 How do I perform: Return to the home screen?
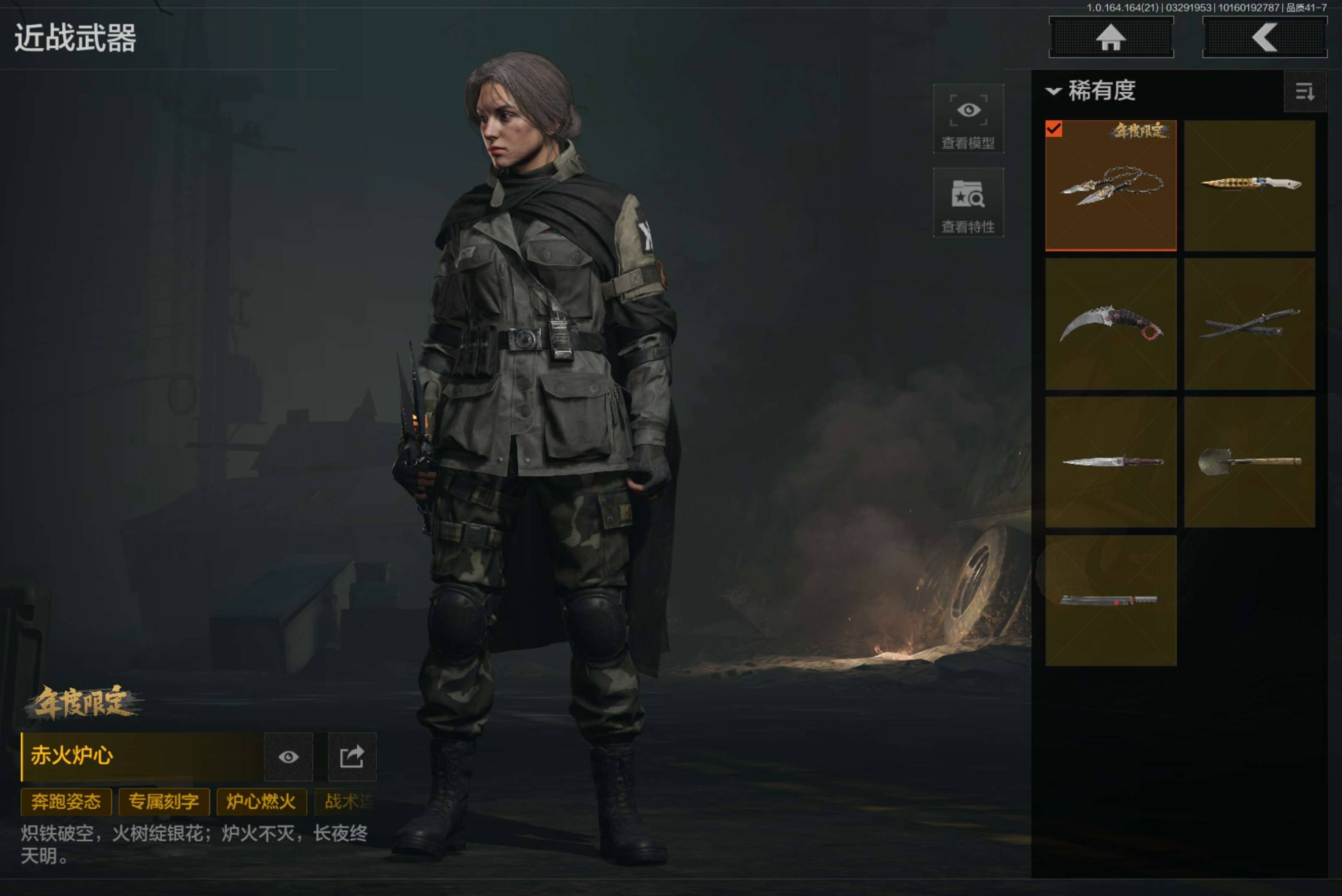click(x=1111, y=37)
